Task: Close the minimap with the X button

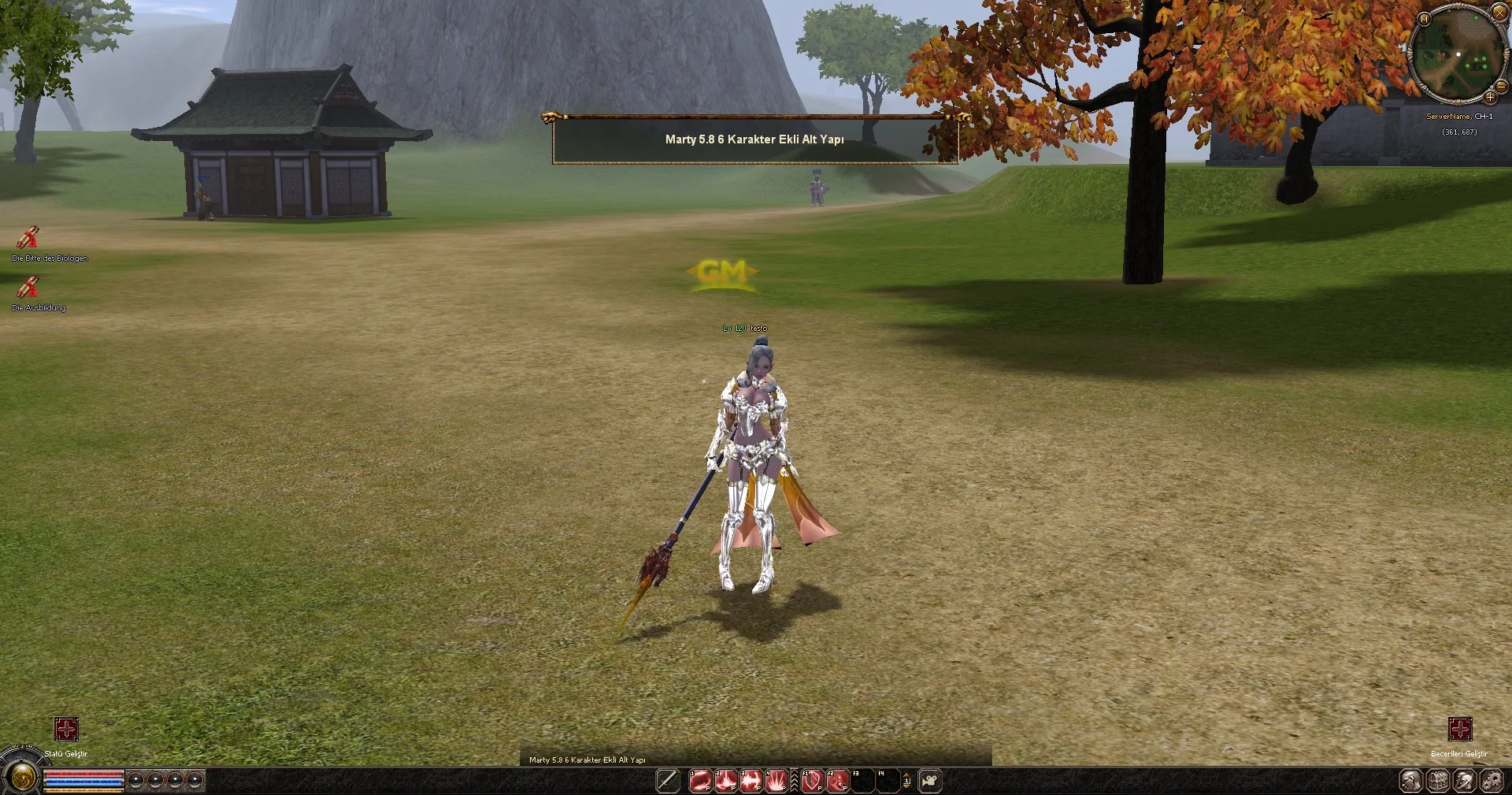Action: (x=1499, y=13)
